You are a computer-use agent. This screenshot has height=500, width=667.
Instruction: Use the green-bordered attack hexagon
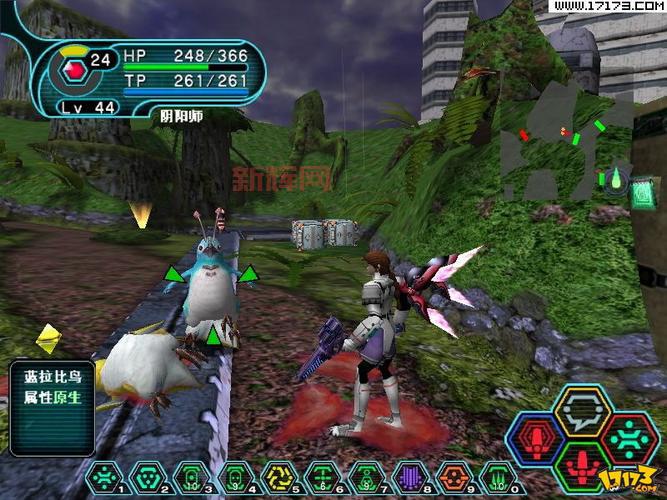point(582,467)
